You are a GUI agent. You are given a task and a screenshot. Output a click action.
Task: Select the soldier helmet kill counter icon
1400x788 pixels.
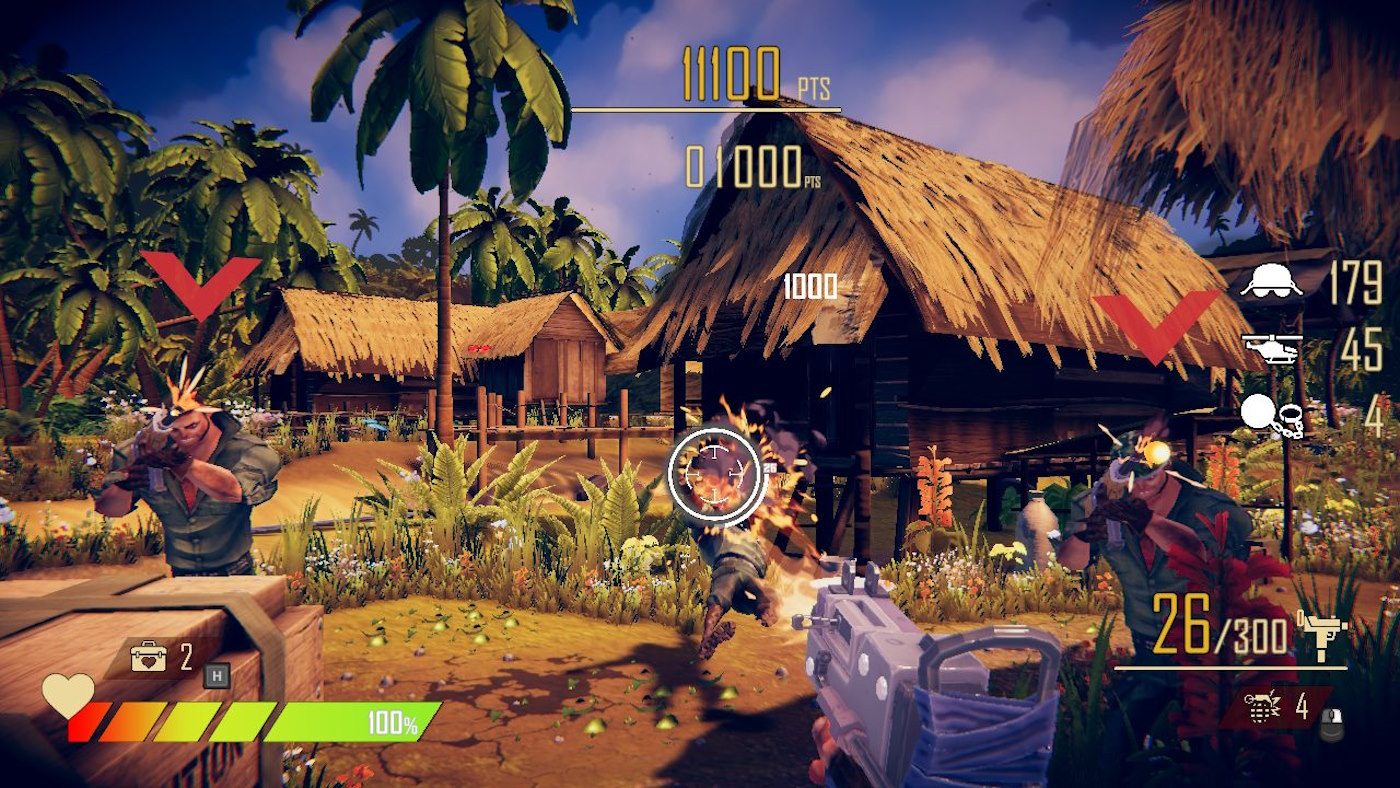click(1271, 282)
